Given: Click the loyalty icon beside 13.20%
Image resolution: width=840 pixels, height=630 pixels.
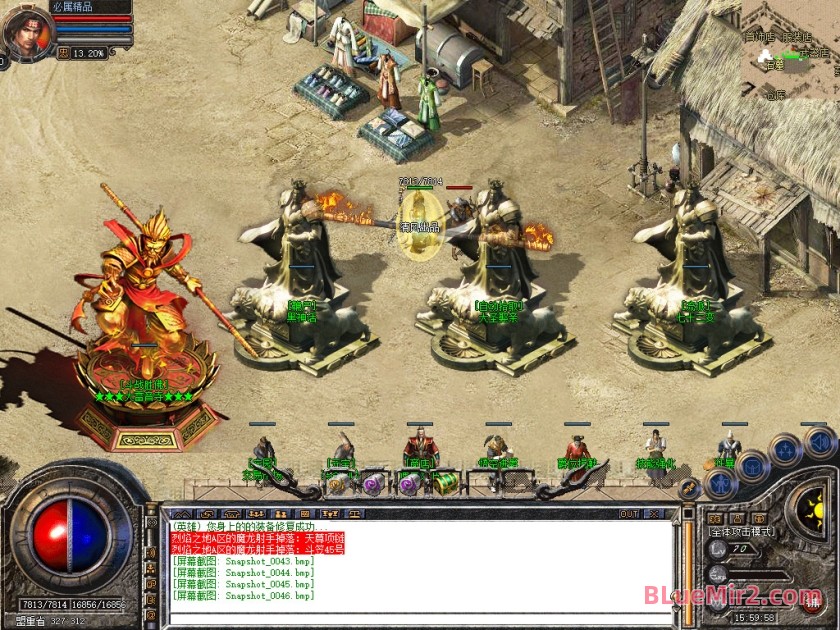Looking at the screenshot, I should coord(64,53).
